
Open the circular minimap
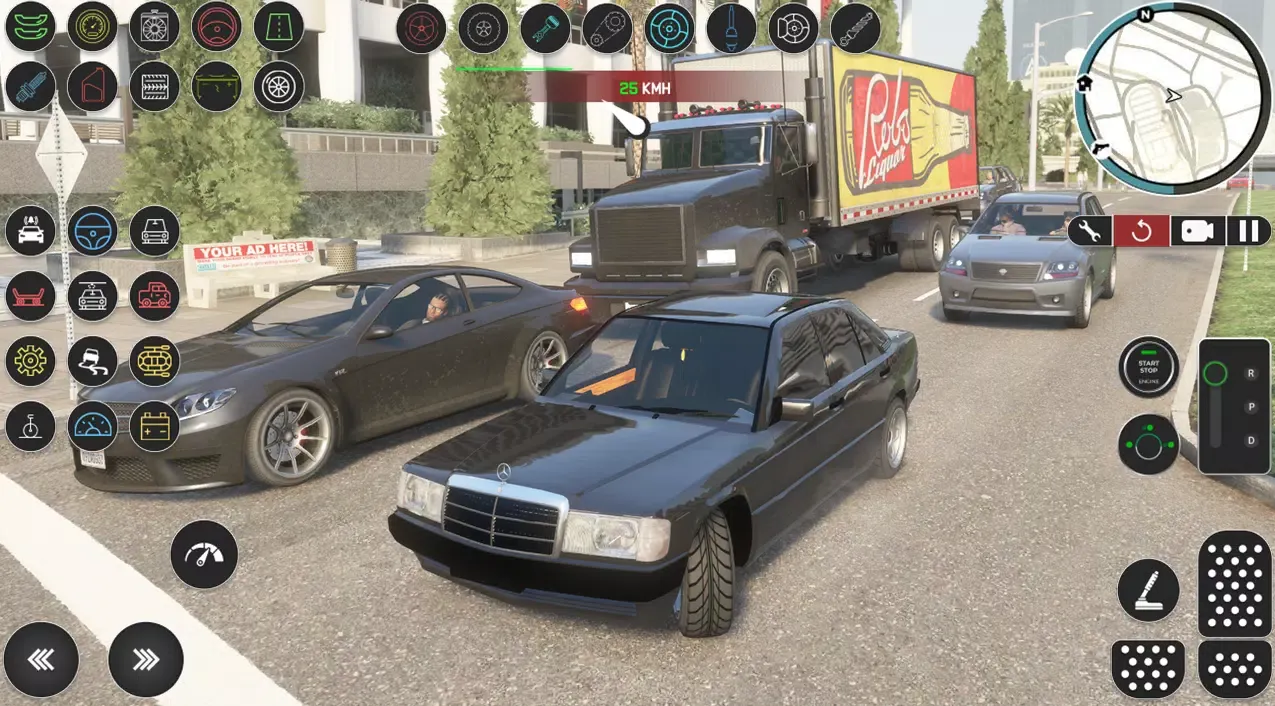pos(1171,97)
